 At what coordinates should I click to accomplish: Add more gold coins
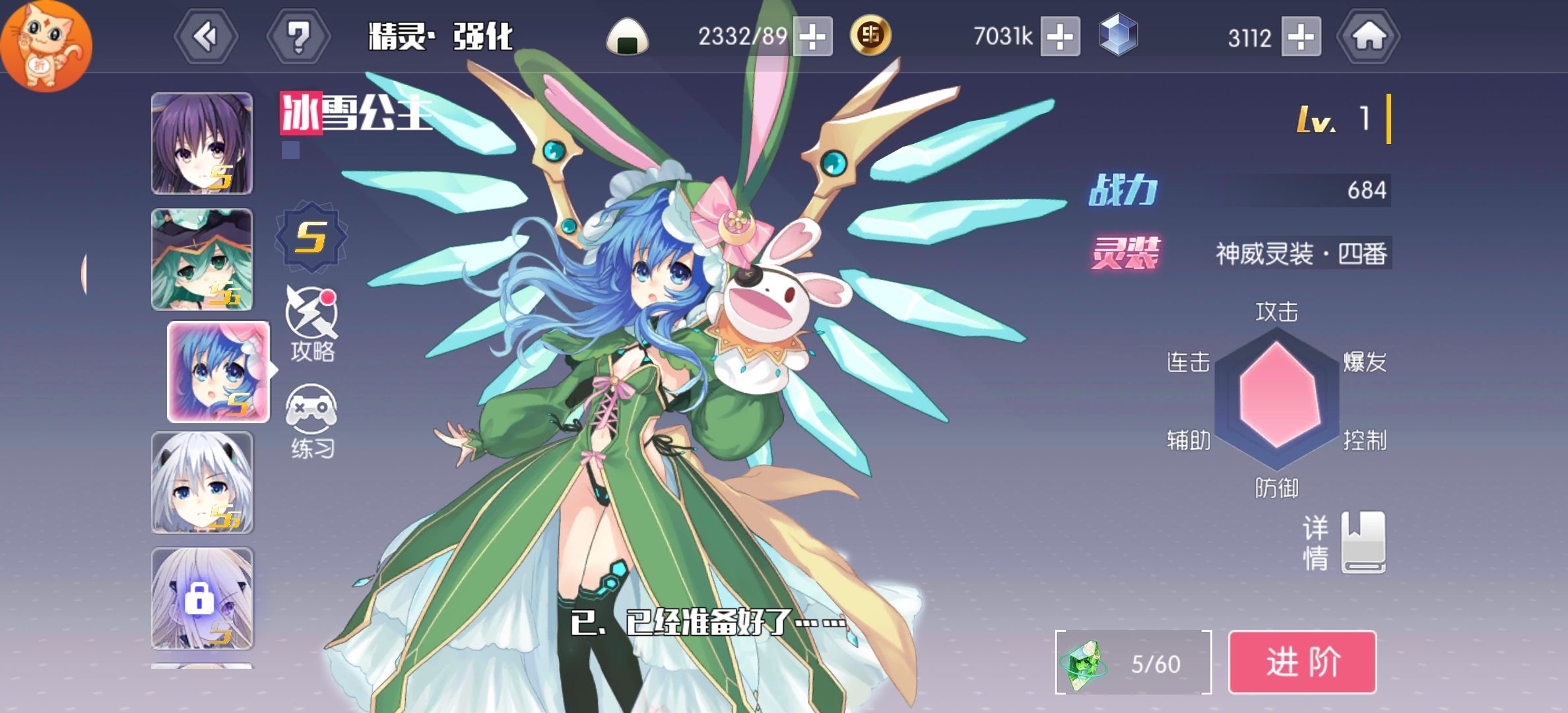[x=1060, y=37]
